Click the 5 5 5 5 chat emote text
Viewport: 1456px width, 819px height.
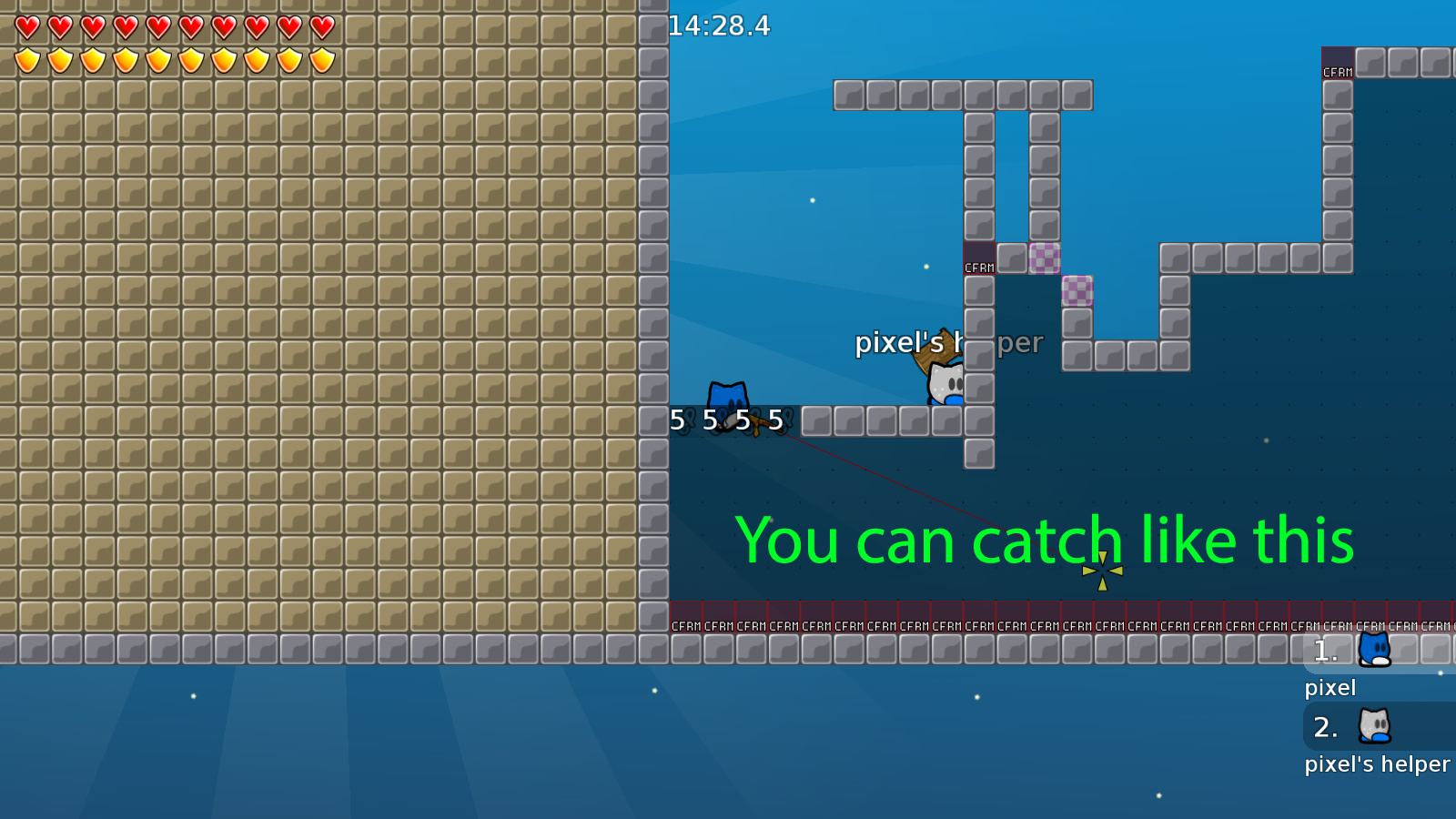point(725,420)
